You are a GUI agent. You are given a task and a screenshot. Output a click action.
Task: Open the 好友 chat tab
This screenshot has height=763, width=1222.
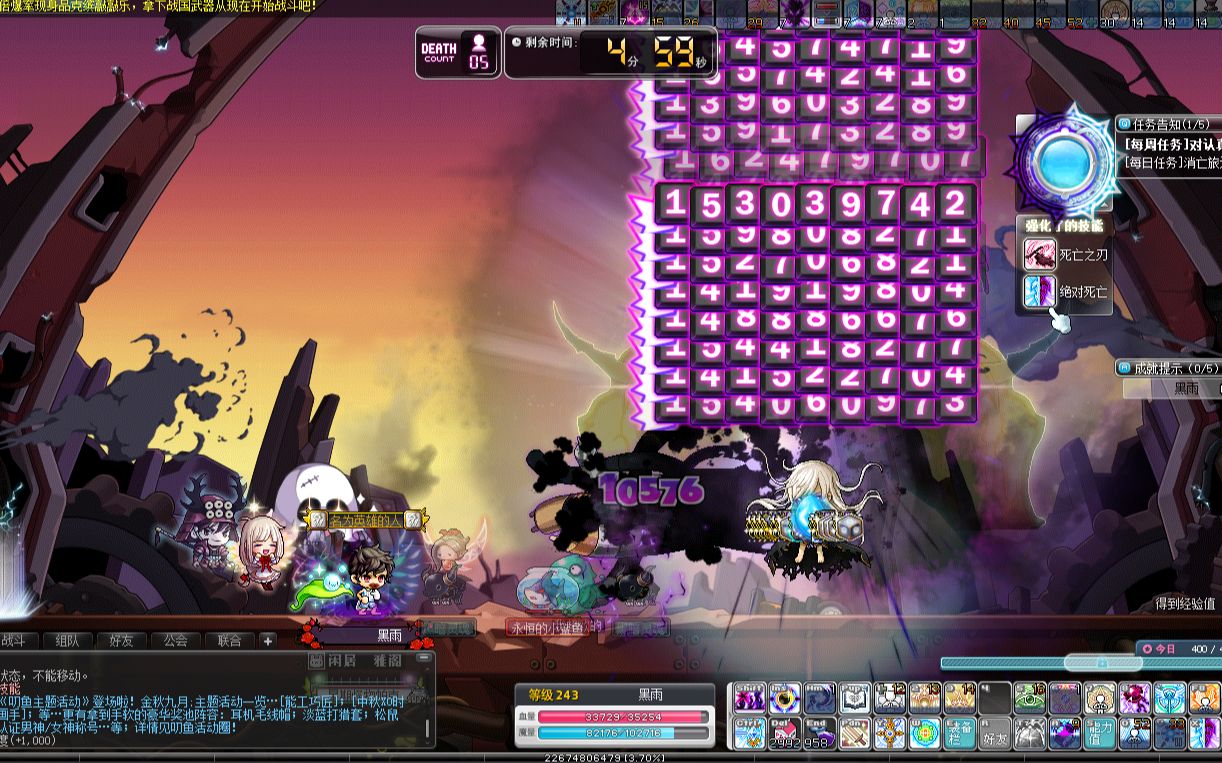click(x=121, y=640)
